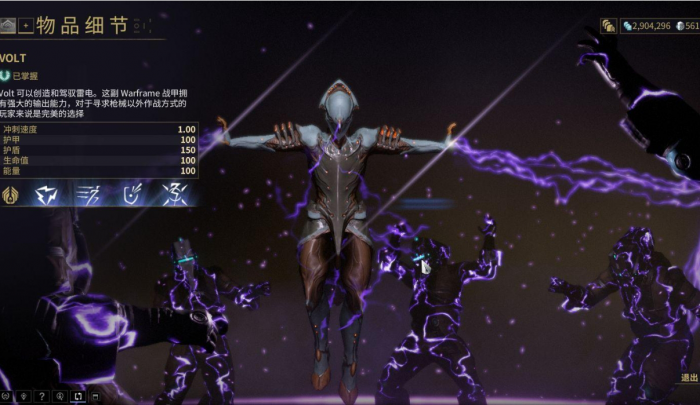
Task: Select Volt's Electric Shield ability icon
Action: click(x=130, y=194)
